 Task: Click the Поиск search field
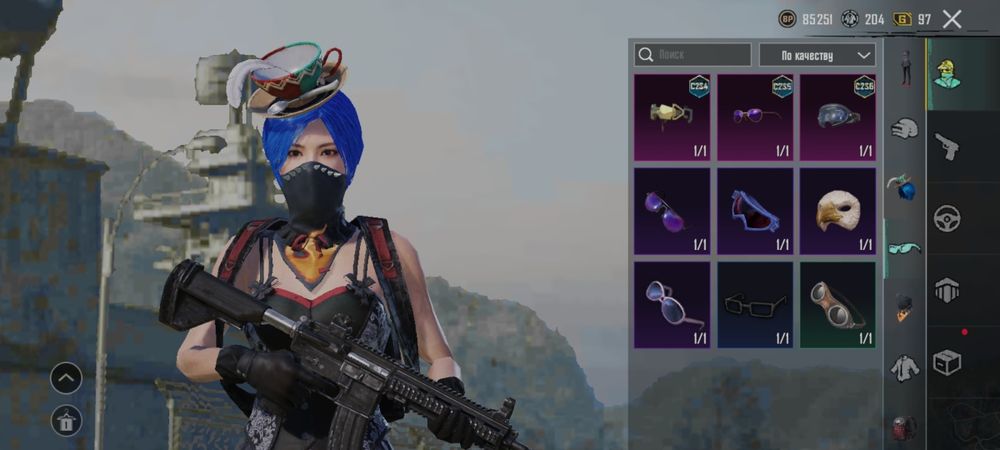[x=693, y=55]
